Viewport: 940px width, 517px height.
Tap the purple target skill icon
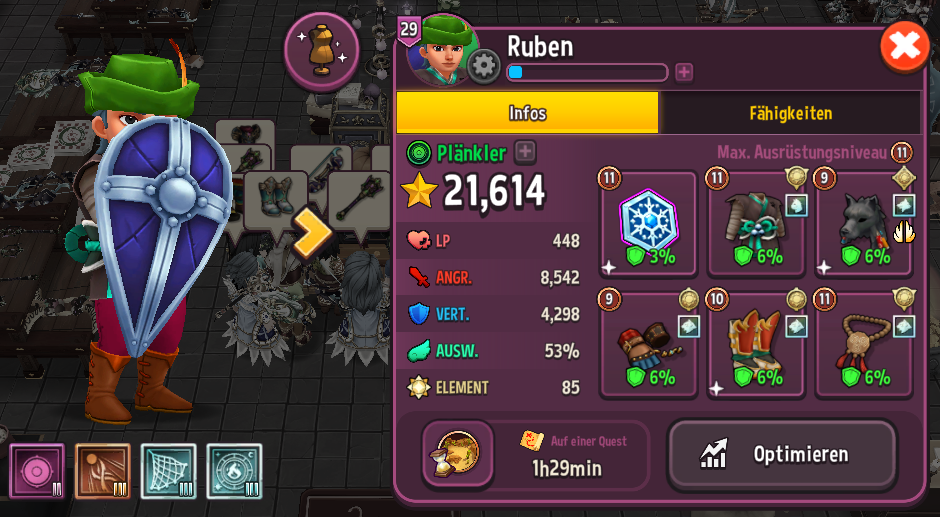tap(37, 471)
